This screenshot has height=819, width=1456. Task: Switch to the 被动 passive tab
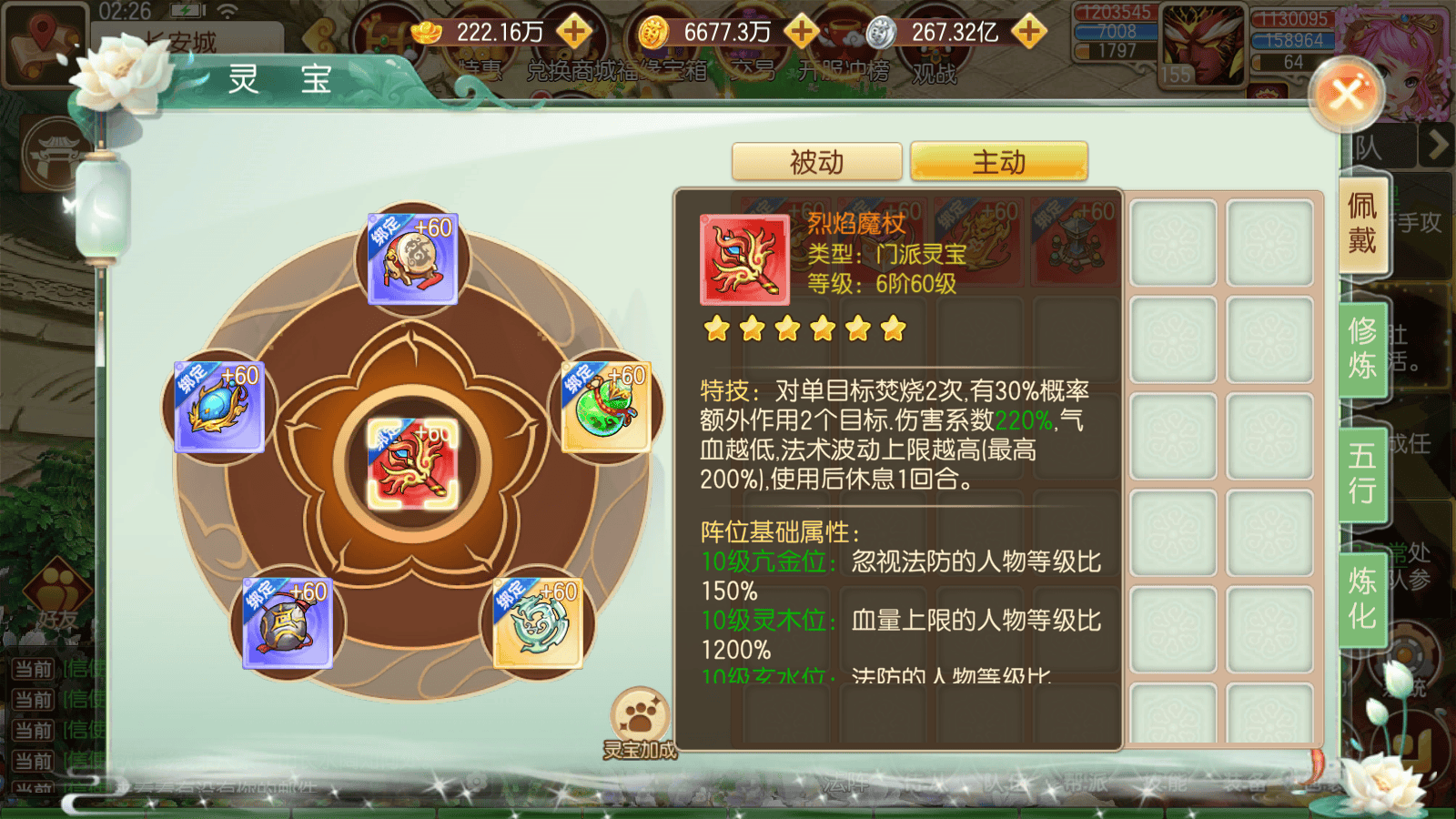[x=816, y=161]
